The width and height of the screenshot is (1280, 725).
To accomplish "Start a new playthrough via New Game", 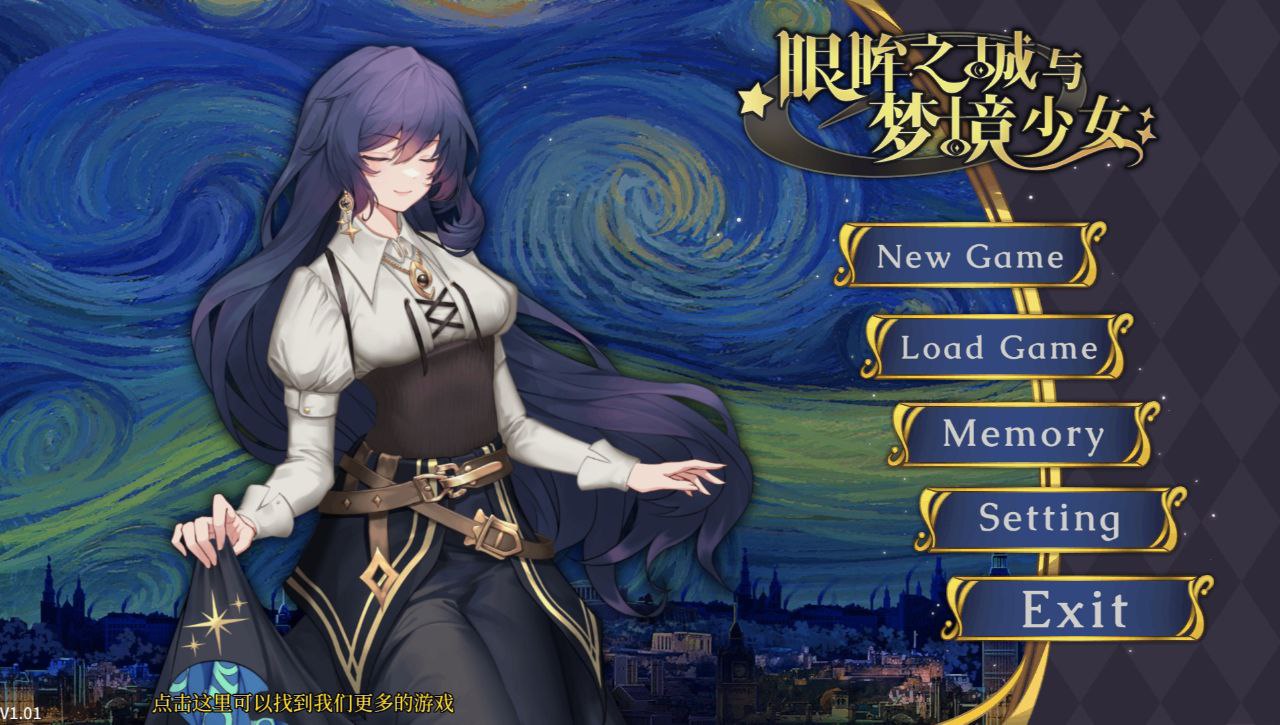I will coord(968,258).
